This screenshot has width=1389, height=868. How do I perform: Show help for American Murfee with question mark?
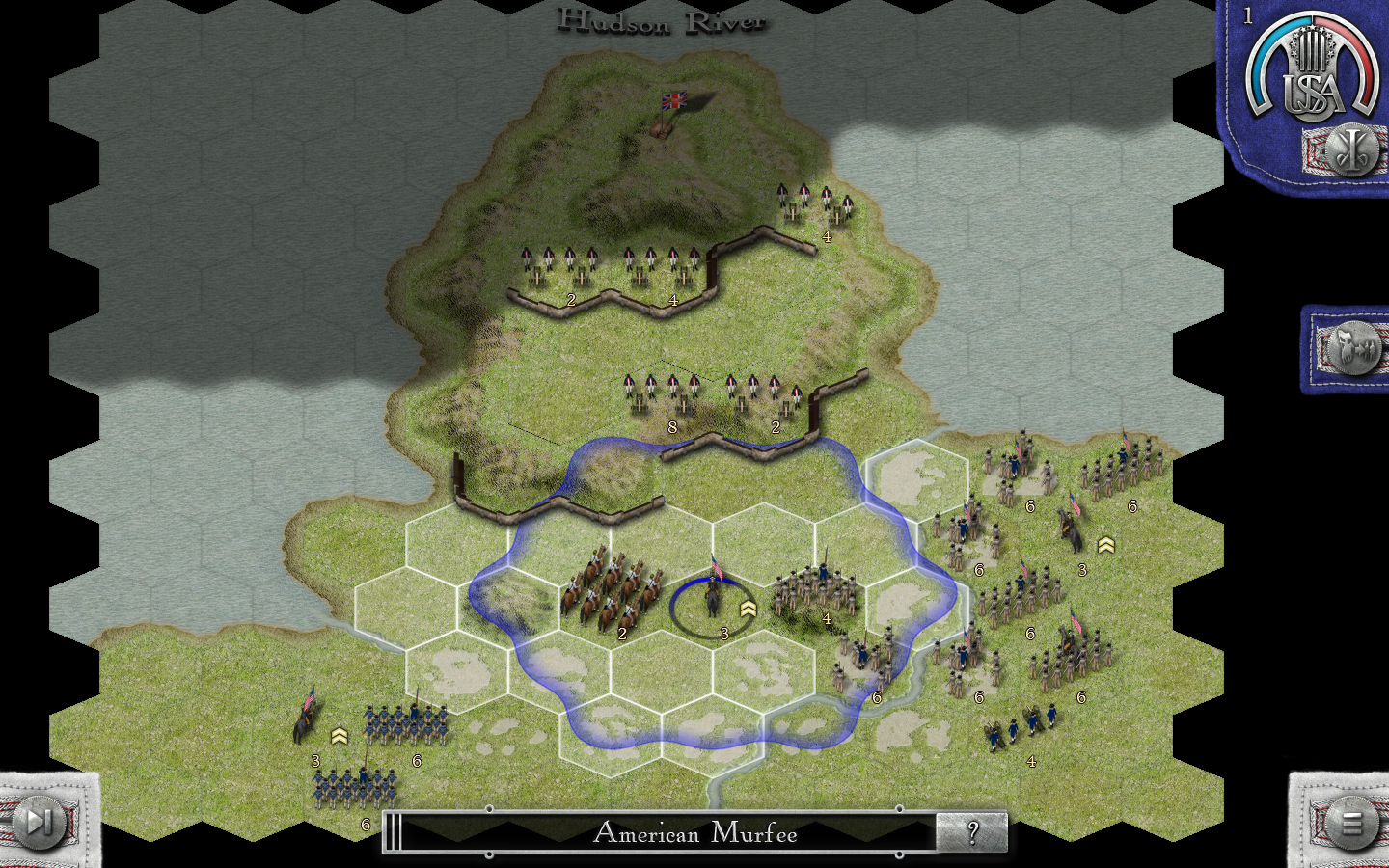(x=971, y=831)
